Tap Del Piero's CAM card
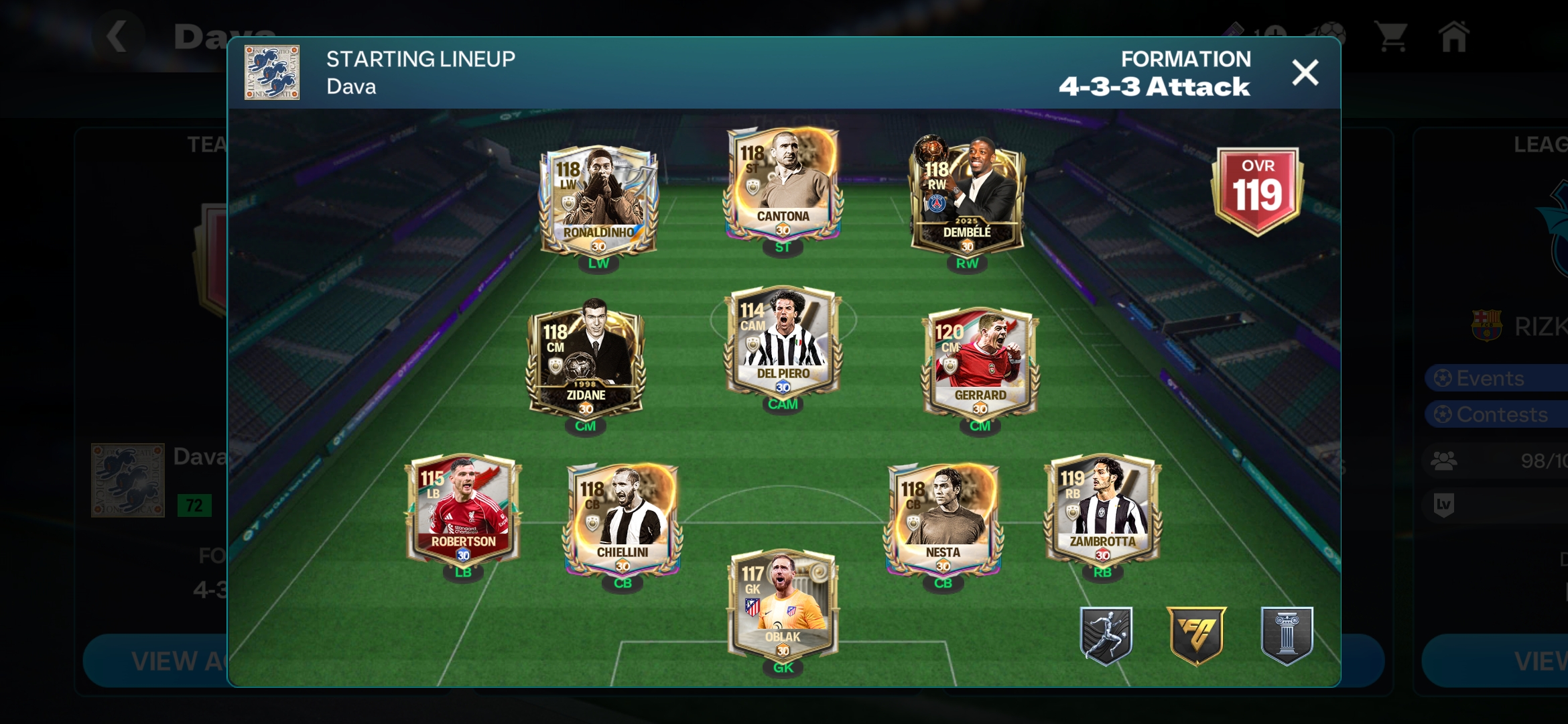1568x724 pixels. tap(783, 342)
